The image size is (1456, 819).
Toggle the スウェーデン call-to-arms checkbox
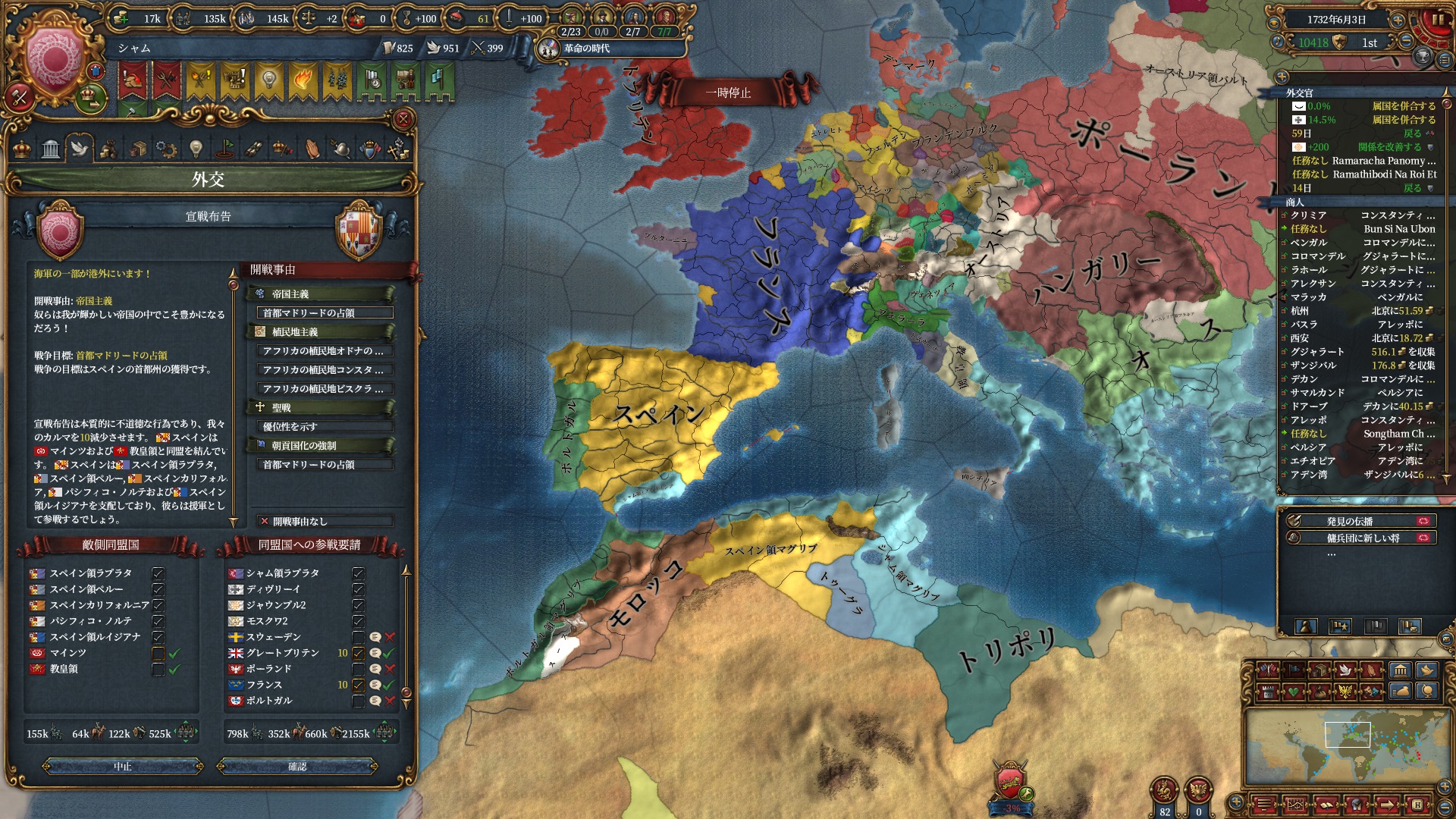pyautogui.click(x=358, y=637)
